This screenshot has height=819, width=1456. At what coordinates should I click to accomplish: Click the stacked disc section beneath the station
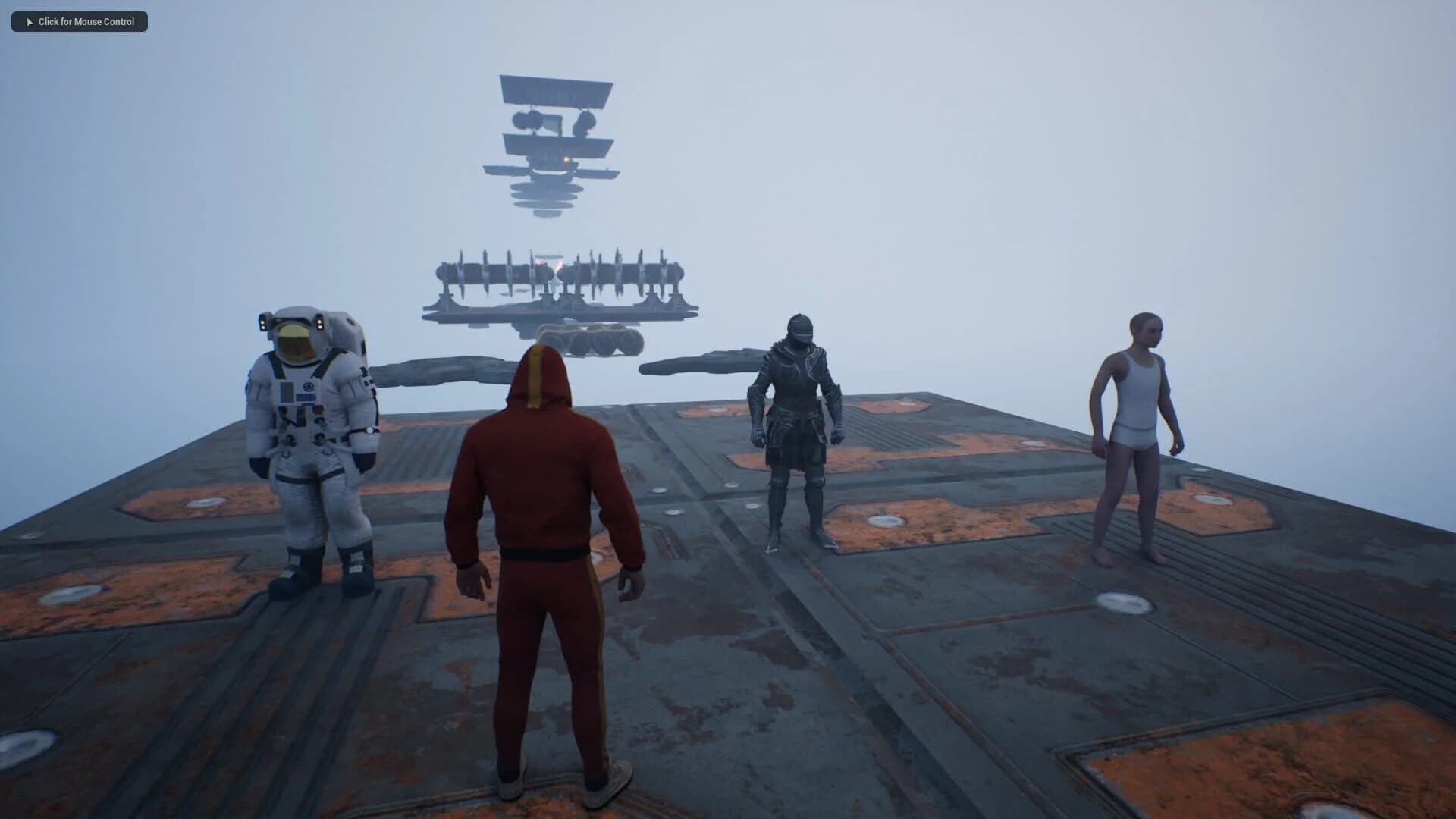544,199
